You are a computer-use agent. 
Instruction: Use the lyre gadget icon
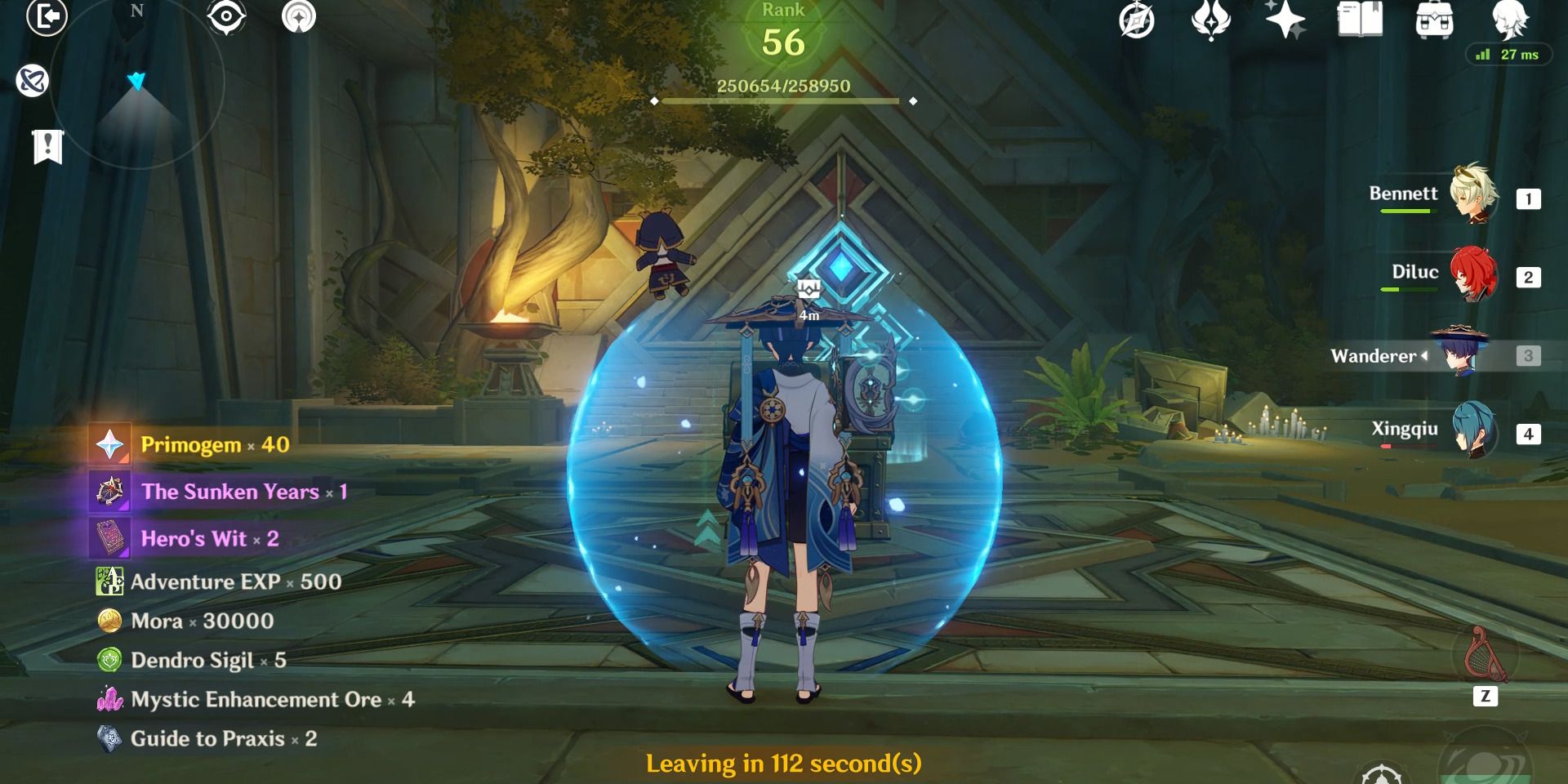point(1485,656)
